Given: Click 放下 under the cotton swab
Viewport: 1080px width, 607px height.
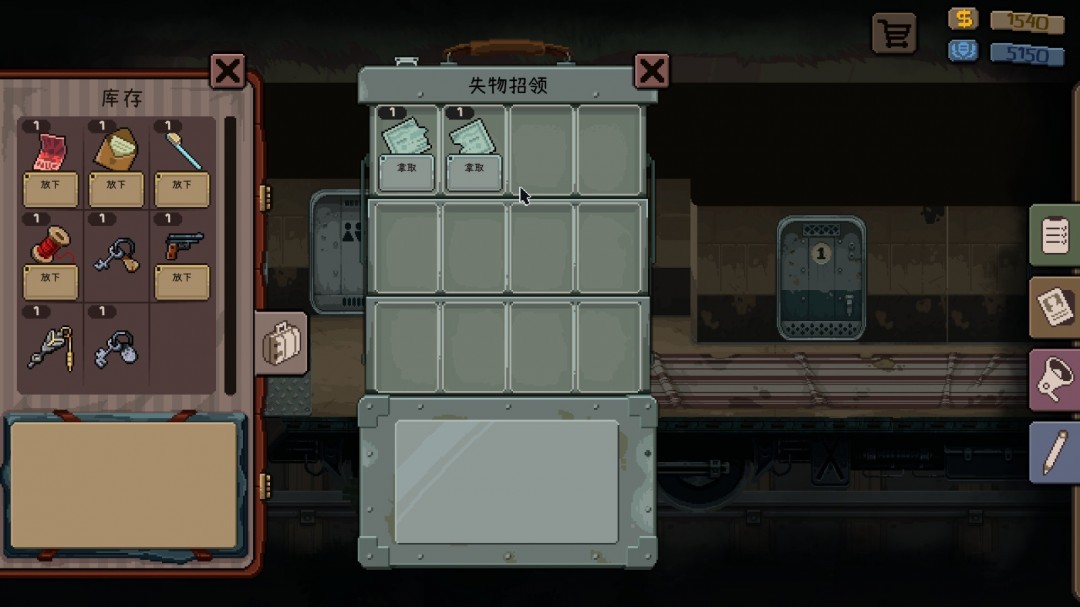Looking at the screenshot, I should pyautogui.click(x=182, y=187).
